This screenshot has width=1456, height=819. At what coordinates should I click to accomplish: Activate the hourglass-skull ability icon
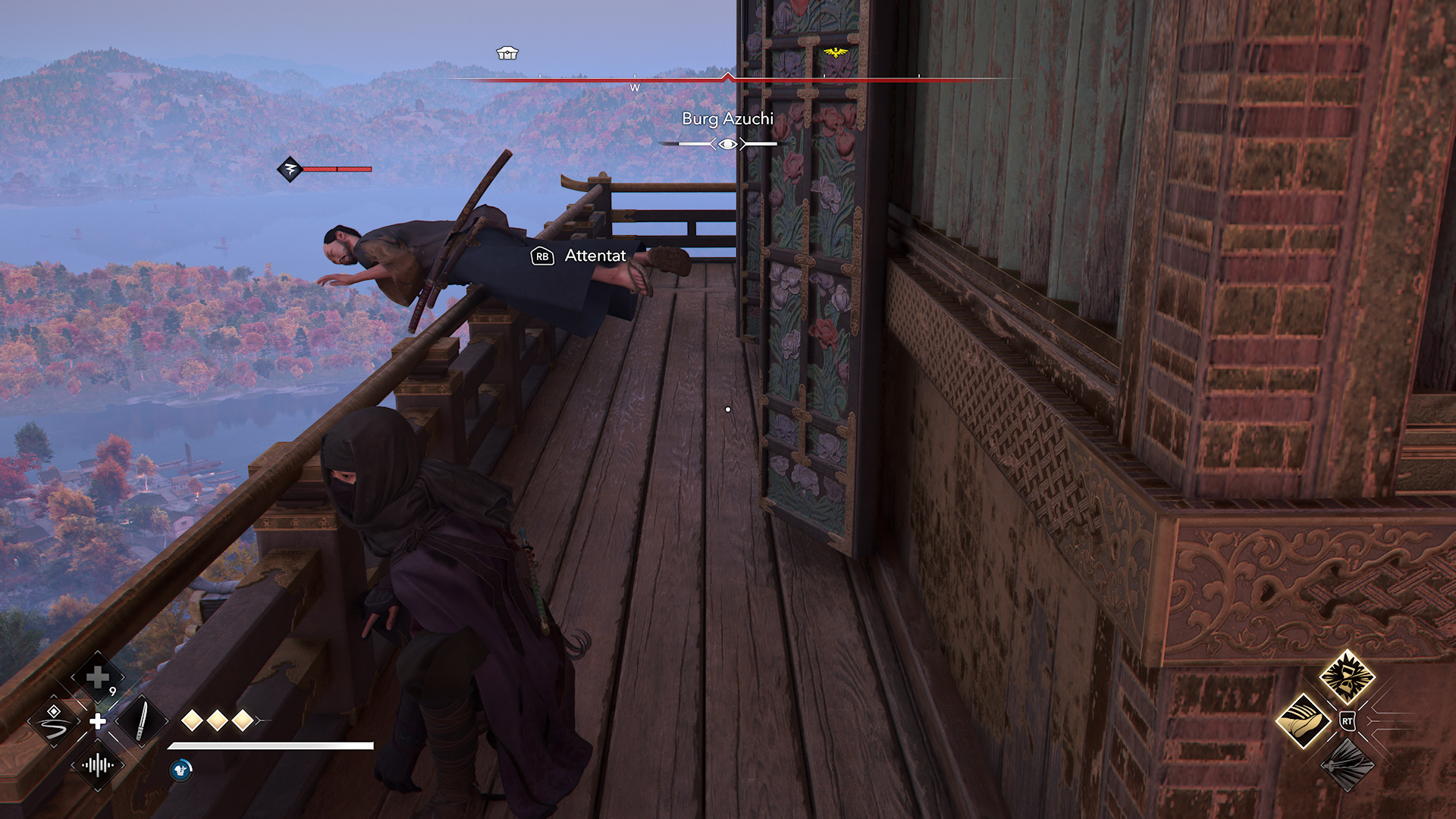[x=1346, y=676]
